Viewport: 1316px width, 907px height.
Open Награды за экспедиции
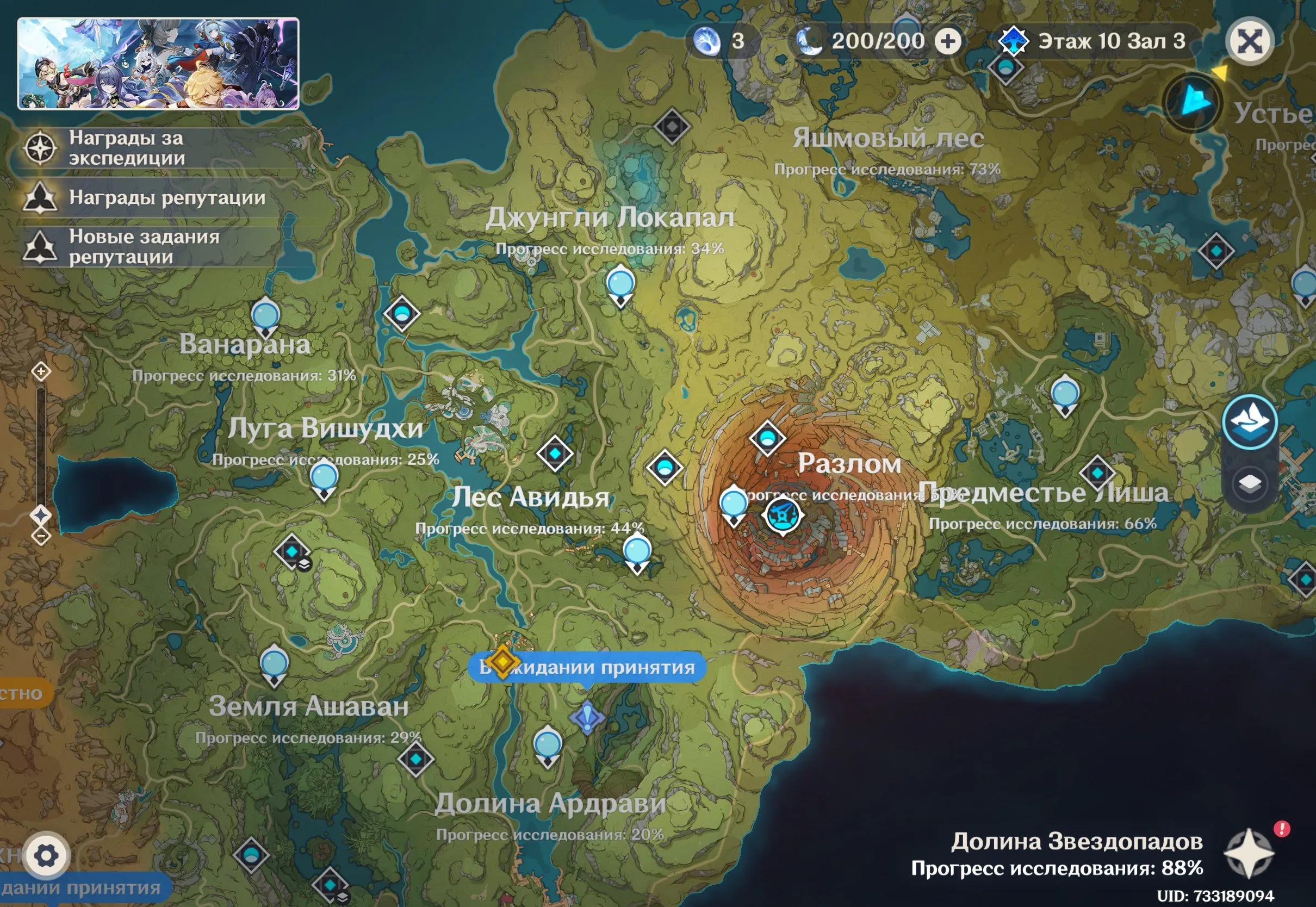126,148
